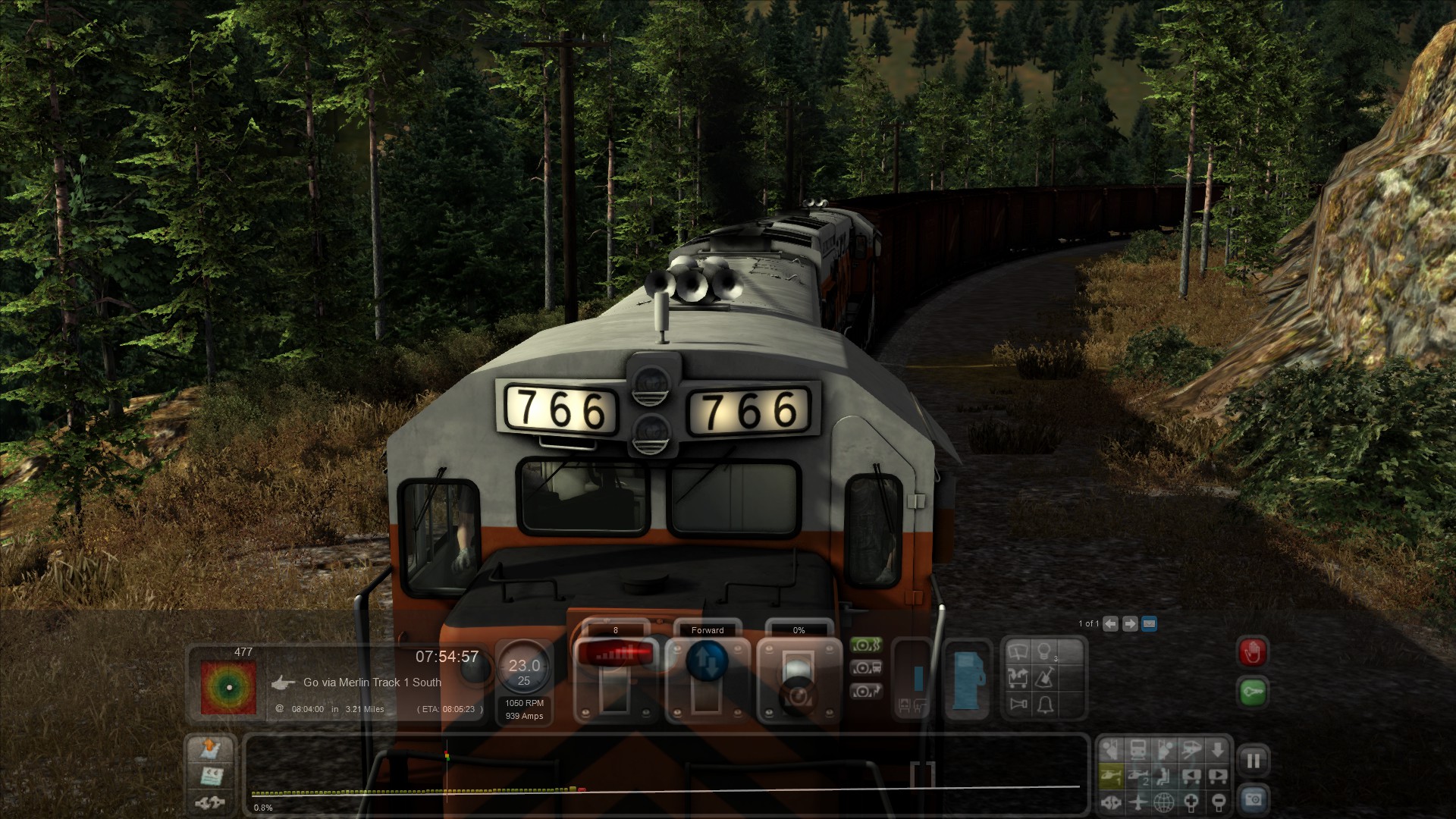Toggle the windshield wipers
Viewport: 1456px width, 819px height.
1018,651
